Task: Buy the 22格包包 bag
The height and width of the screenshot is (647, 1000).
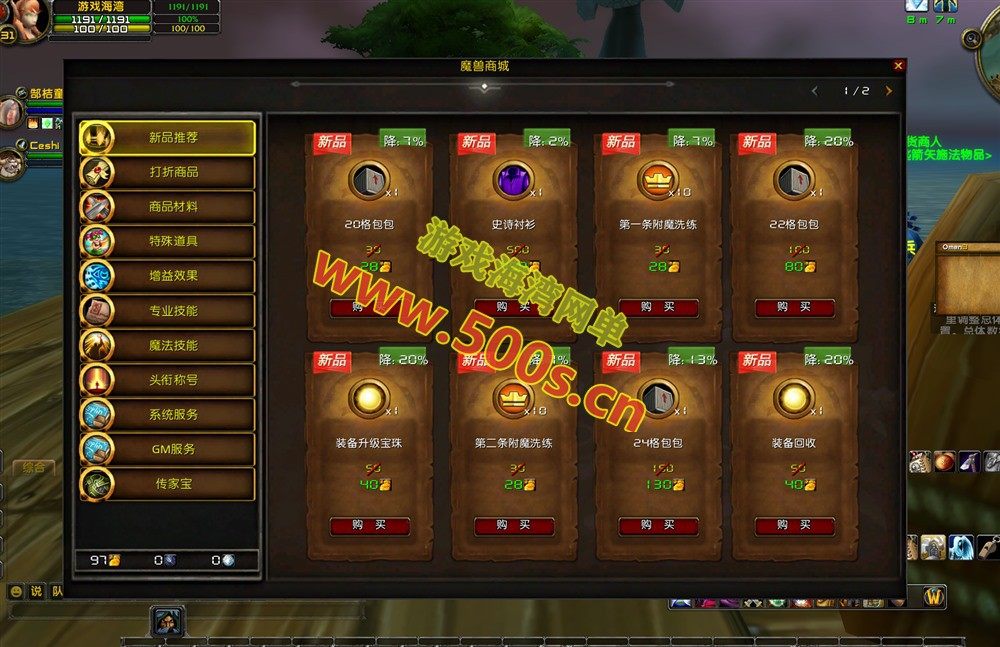Action: pos(794,308)
